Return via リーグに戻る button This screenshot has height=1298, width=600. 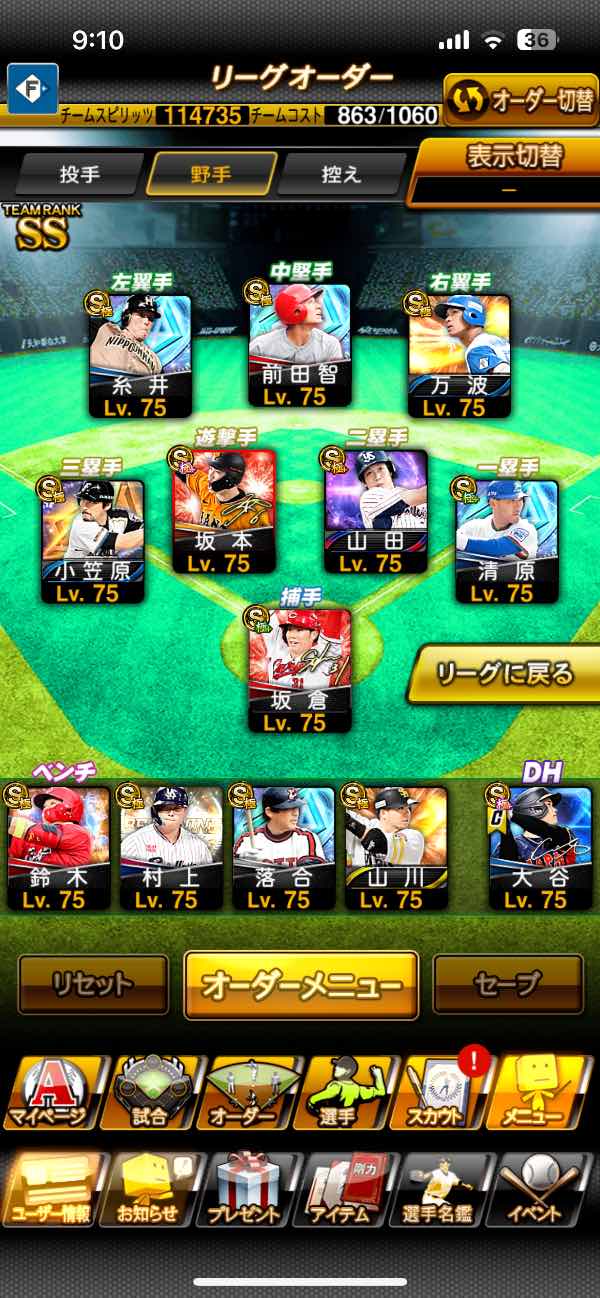pyautogui.click(x=504, y=673)
